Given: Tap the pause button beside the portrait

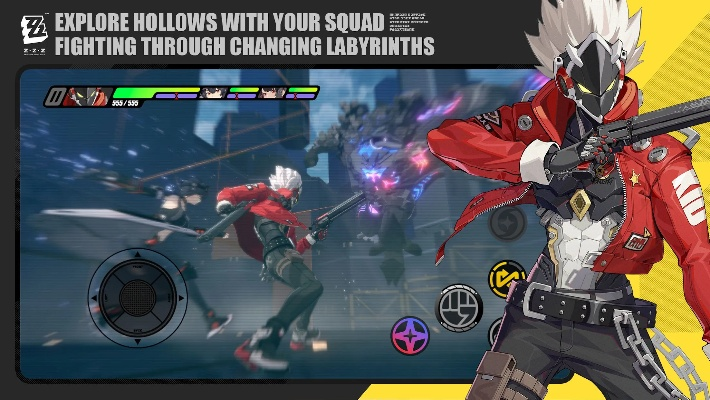Looking at the screenshot, I should [55, 97].
